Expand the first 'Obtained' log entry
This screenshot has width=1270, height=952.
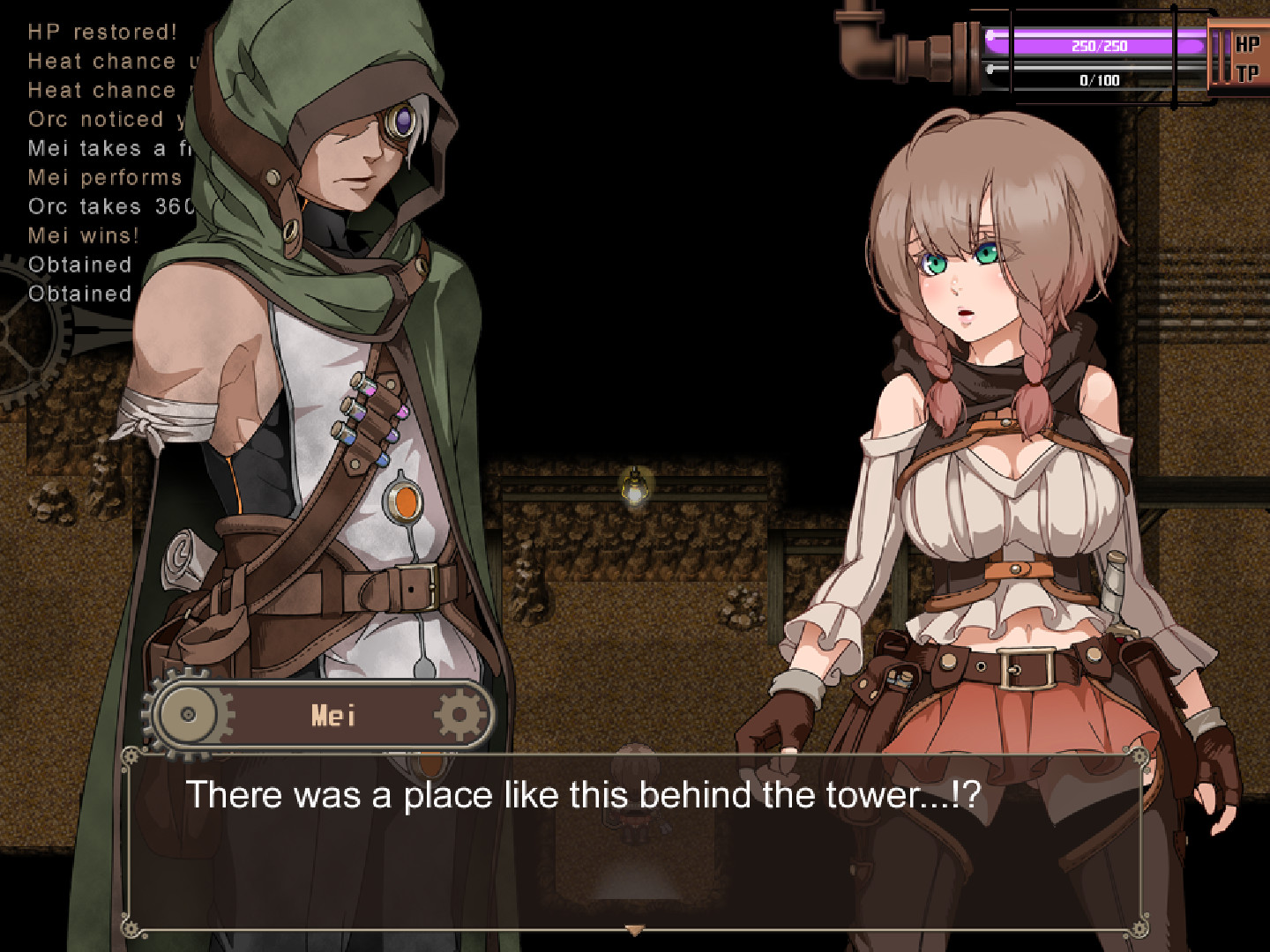pyautogui.click(x=81, y=264)
